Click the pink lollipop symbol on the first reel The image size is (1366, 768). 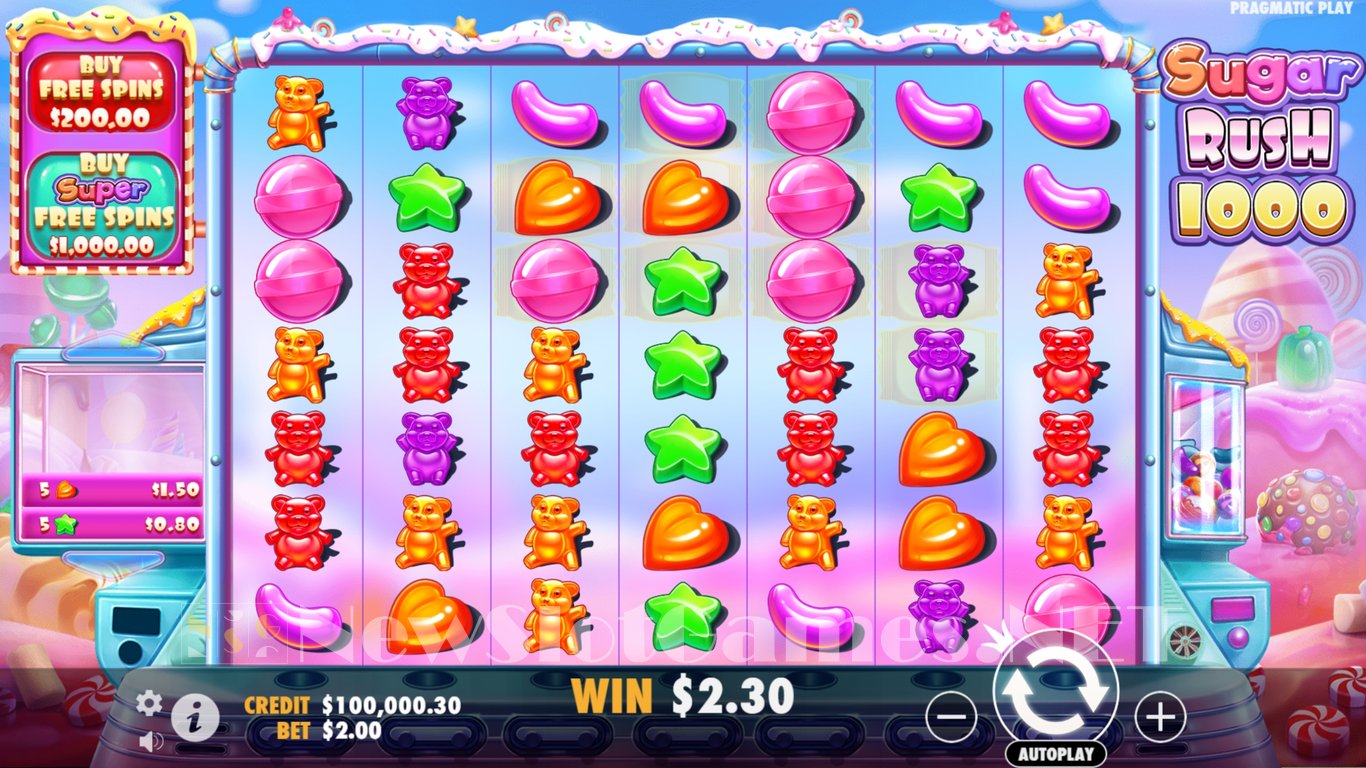(297, 197)
